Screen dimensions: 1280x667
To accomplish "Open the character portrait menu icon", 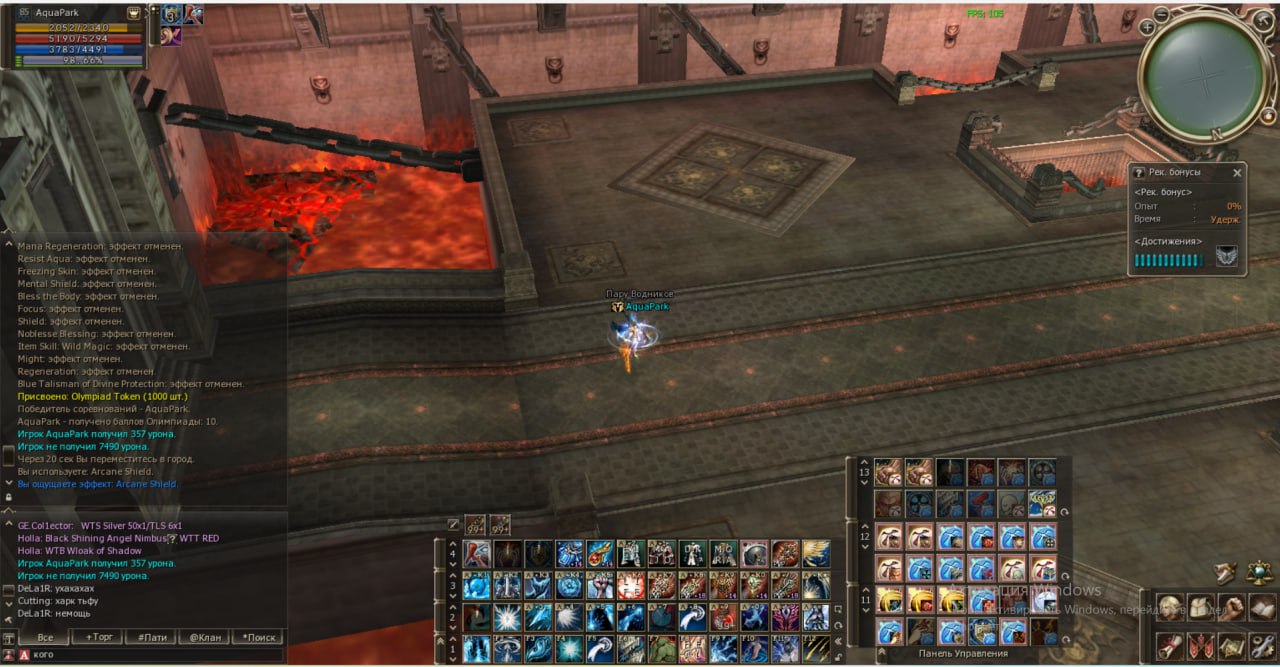I will 1169,608.
